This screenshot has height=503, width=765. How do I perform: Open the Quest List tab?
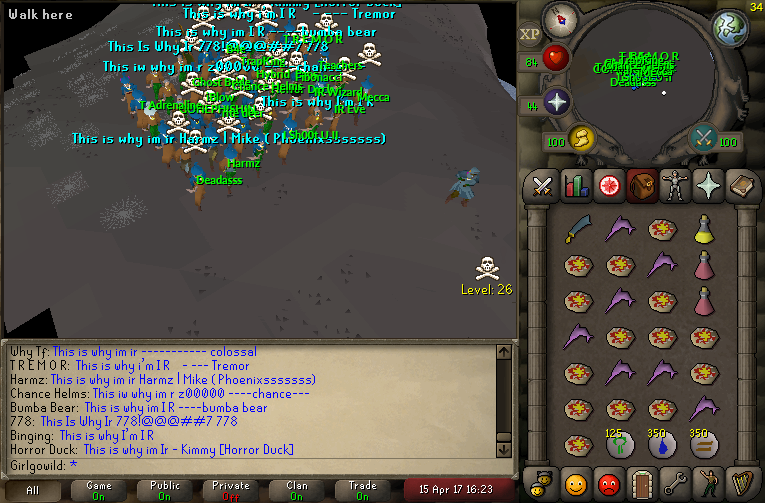click(606, 185)
